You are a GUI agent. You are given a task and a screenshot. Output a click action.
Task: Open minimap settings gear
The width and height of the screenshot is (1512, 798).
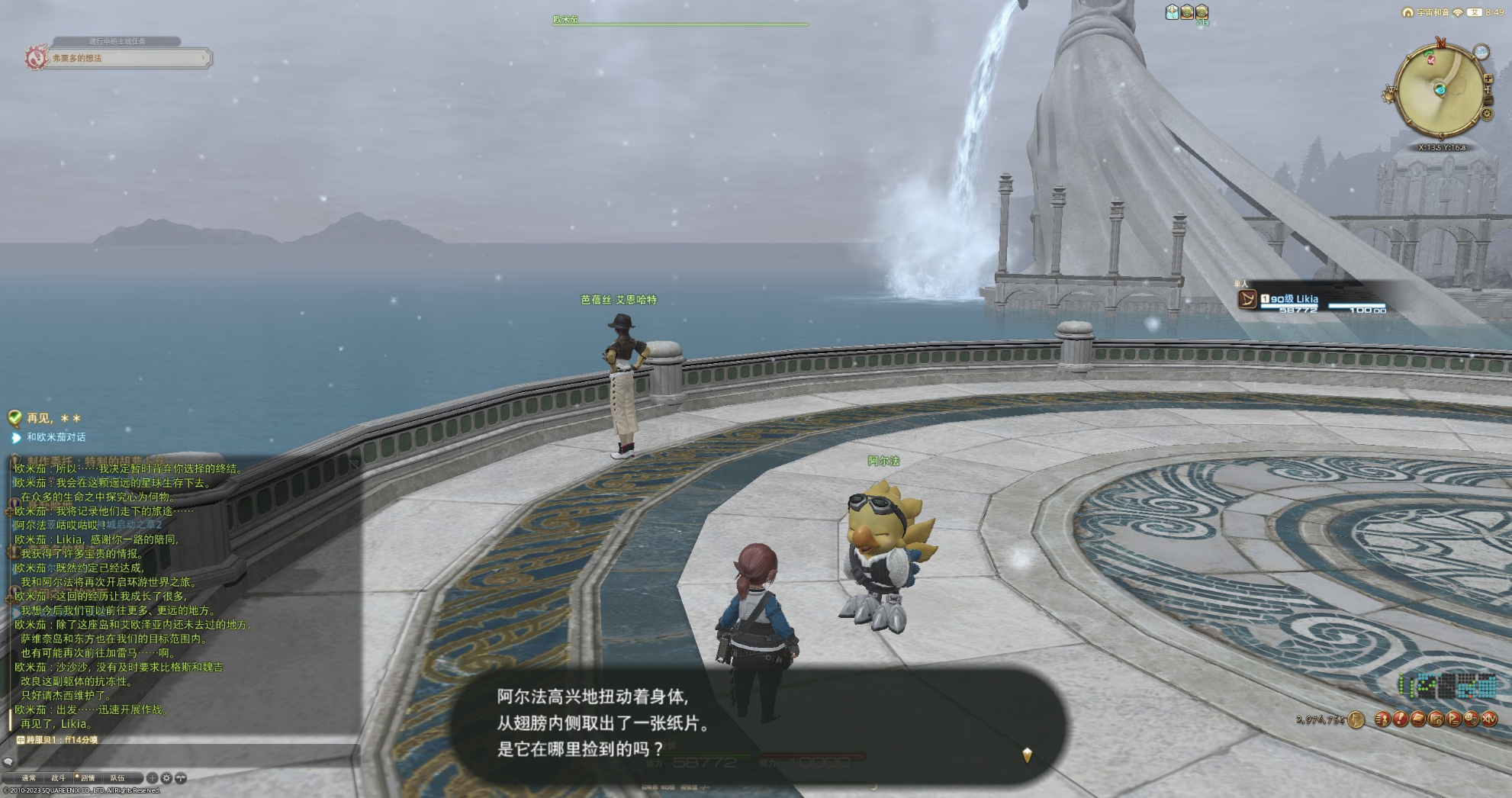pos(1487,114)
